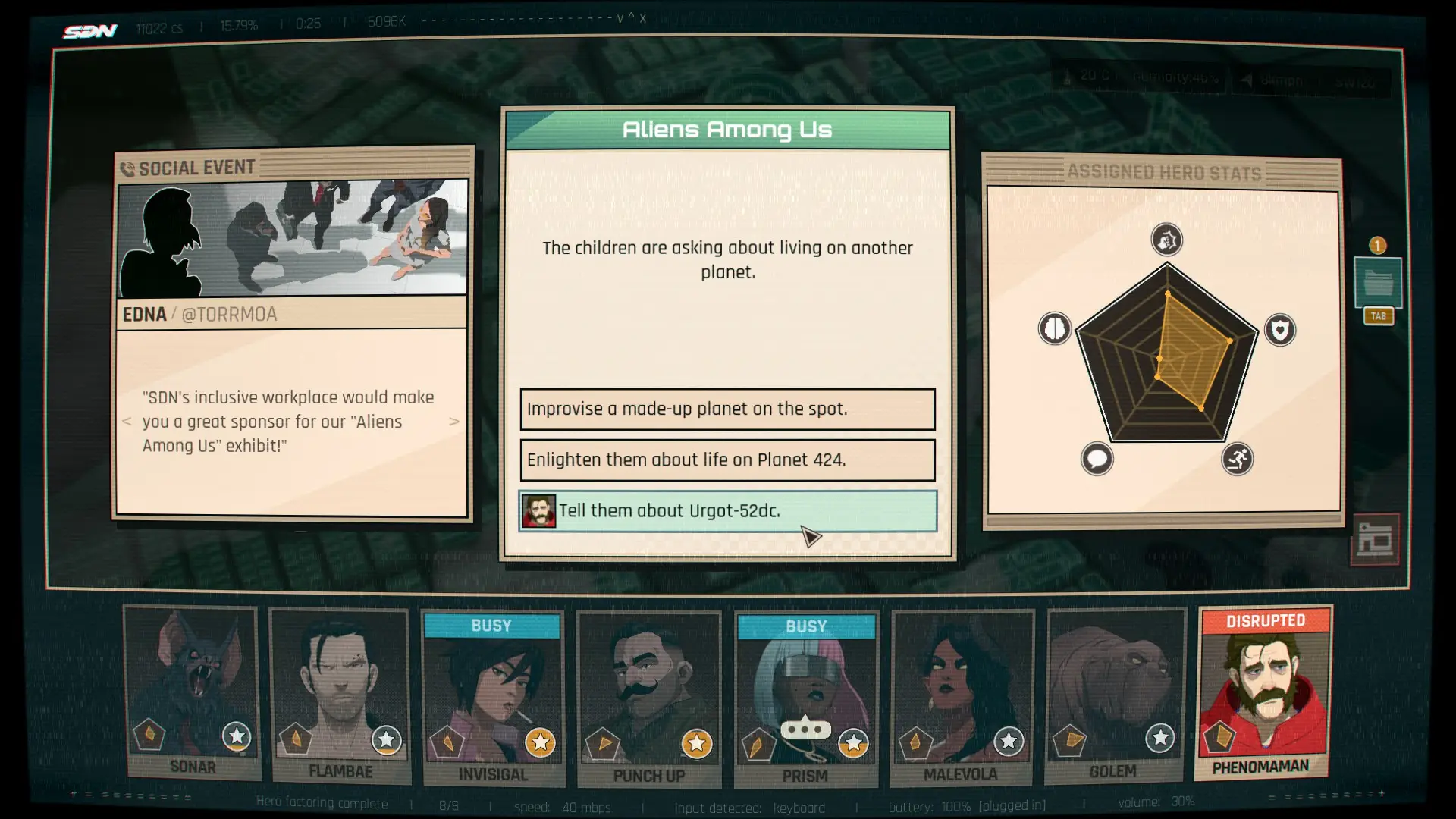Click the speech bubble charisma stat icon
The width and height of the screenshot is (1456, 819).
coord(1097,459)
